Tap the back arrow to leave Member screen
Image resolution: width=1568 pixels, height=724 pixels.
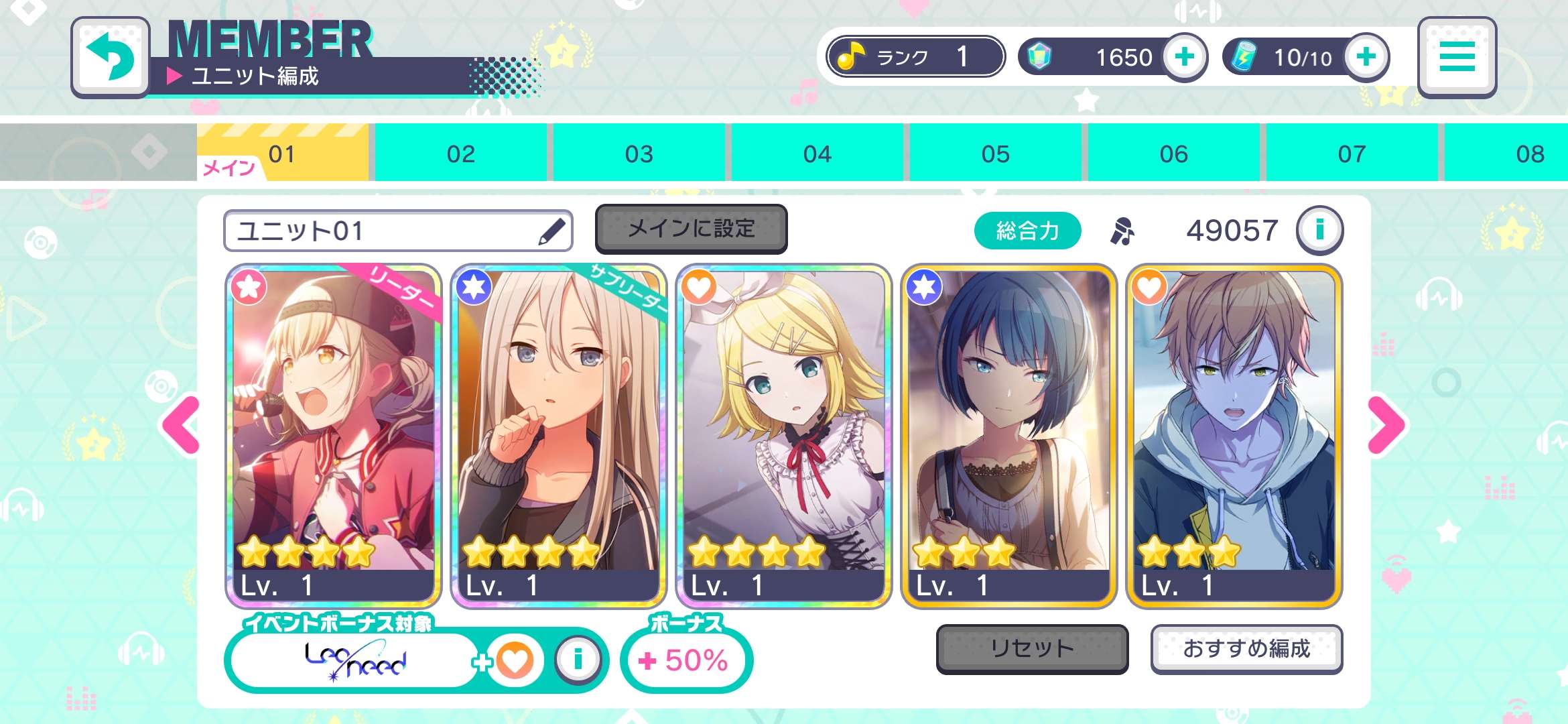click(111, 55)
